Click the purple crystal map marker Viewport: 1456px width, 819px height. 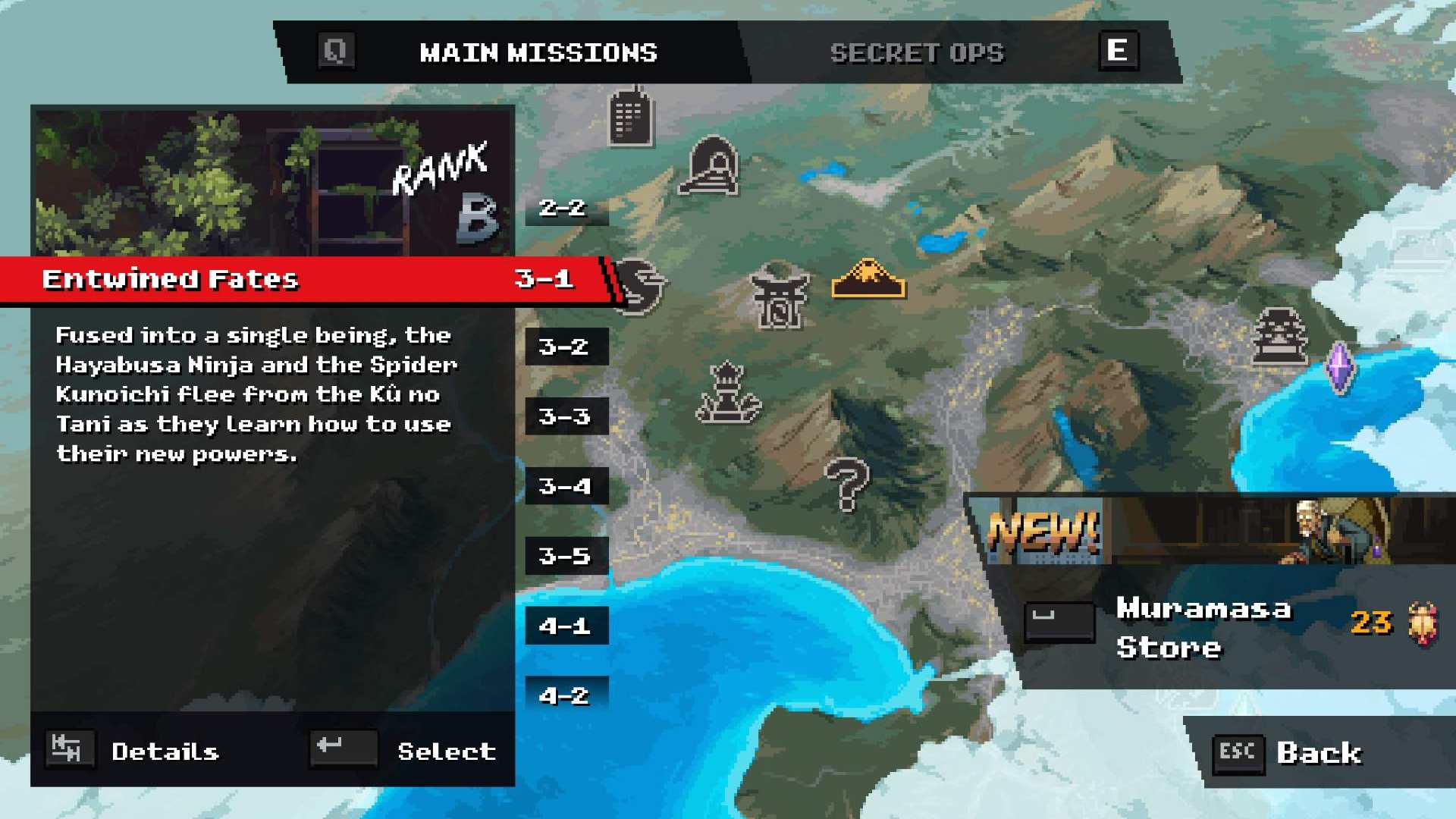[1339, 369]
